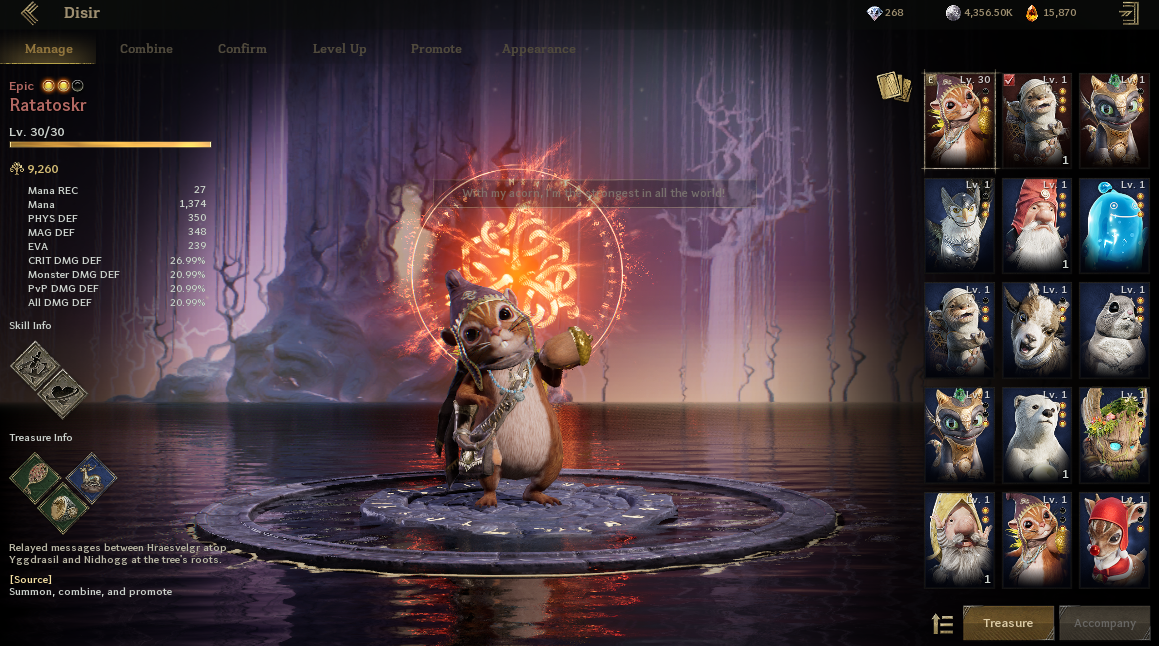Switch to the Combine tab
The height and width of the screenshot is (646, 1159).
point(146,49)
